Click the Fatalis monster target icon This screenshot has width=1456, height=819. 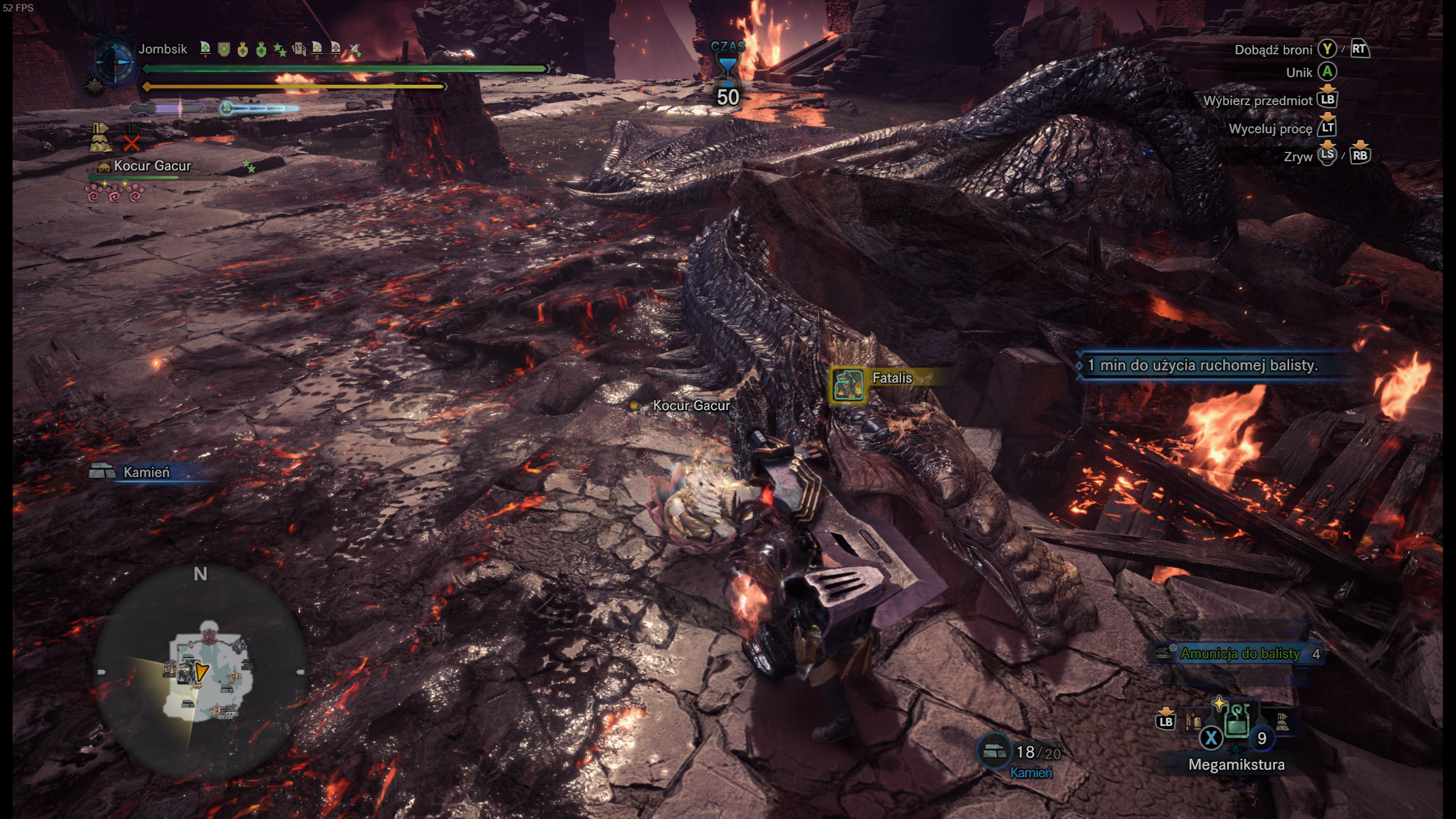click(x=848, y=384)
